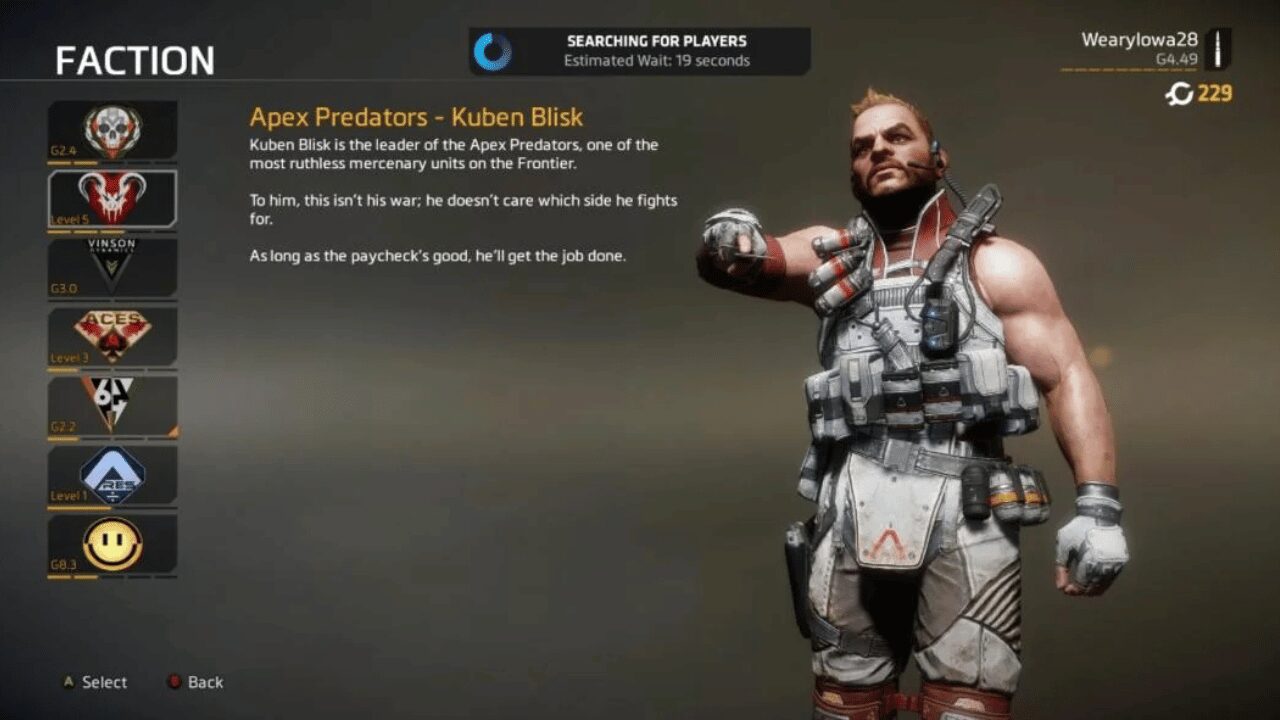Select the ARES Division faction tile

112,474
